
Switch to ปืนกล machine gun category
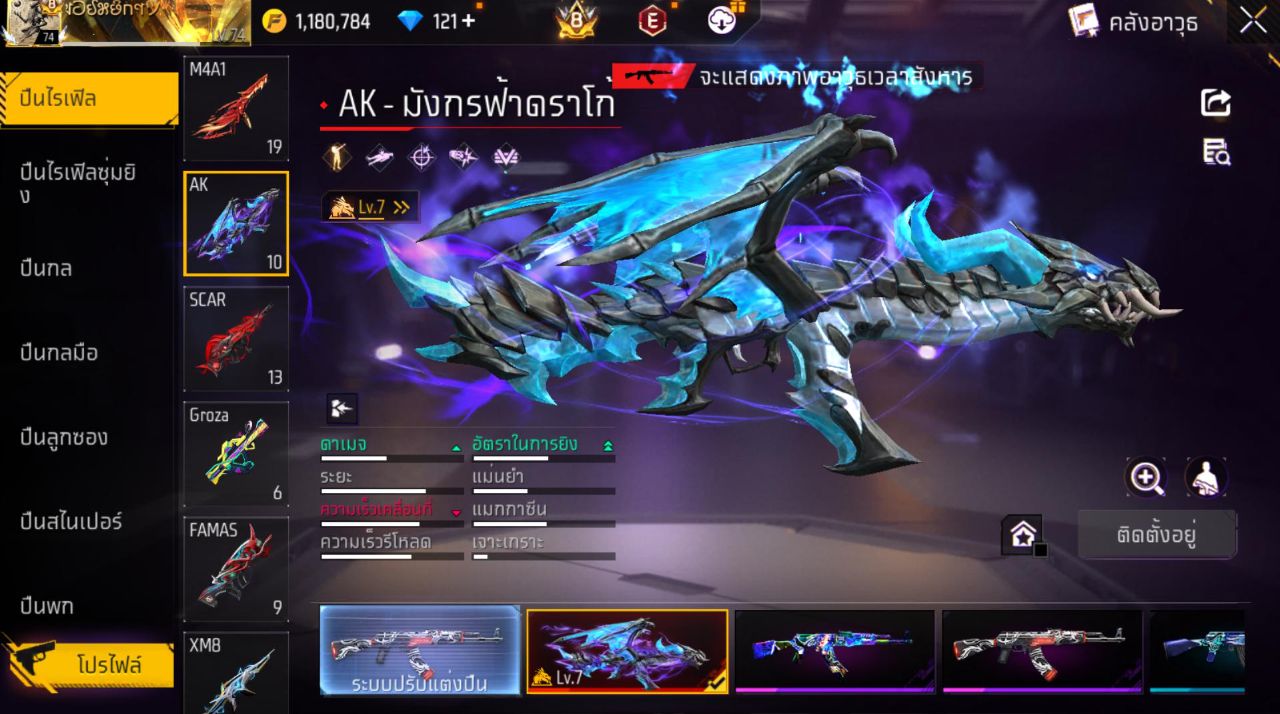(47, 268)
